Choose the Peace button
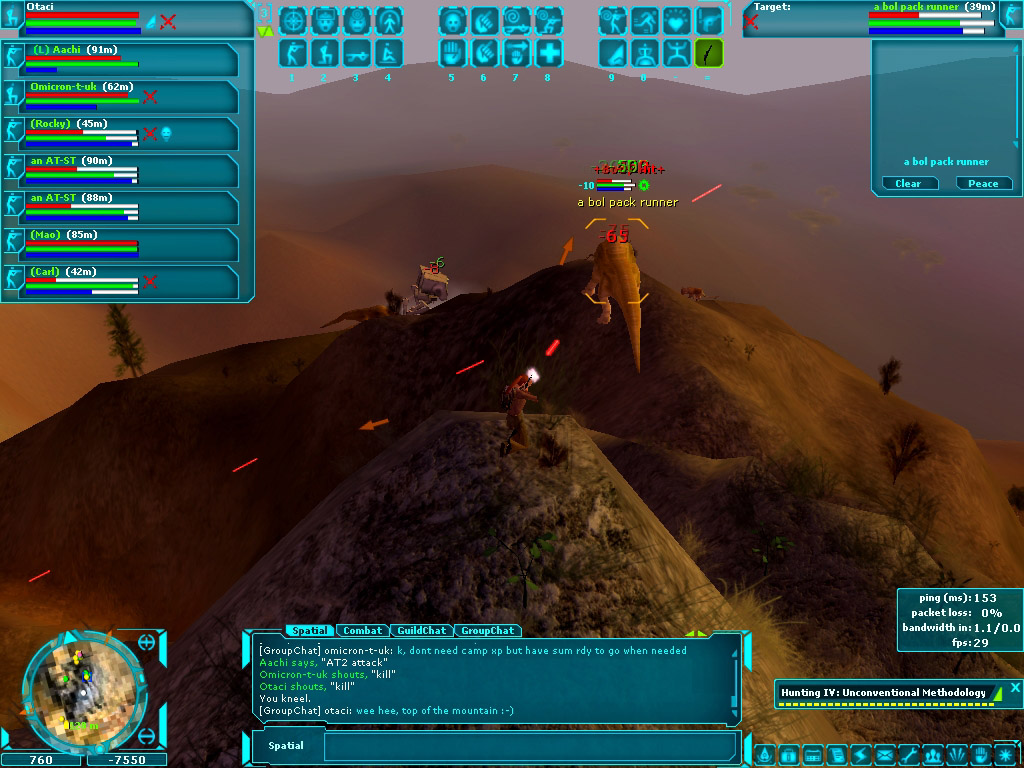This screenshot has width=1024, height=768. pos(983,183)
